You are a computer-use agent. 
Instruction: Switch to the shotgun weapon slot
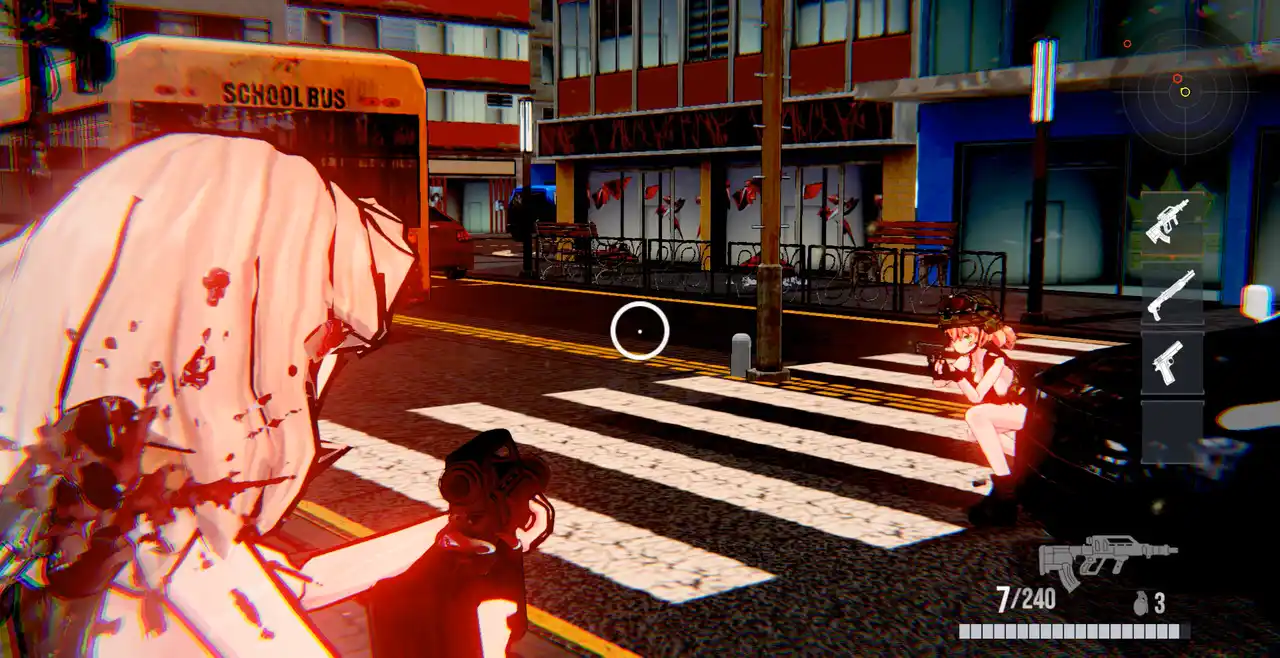pyautogui.click(x=1172, y=294)
